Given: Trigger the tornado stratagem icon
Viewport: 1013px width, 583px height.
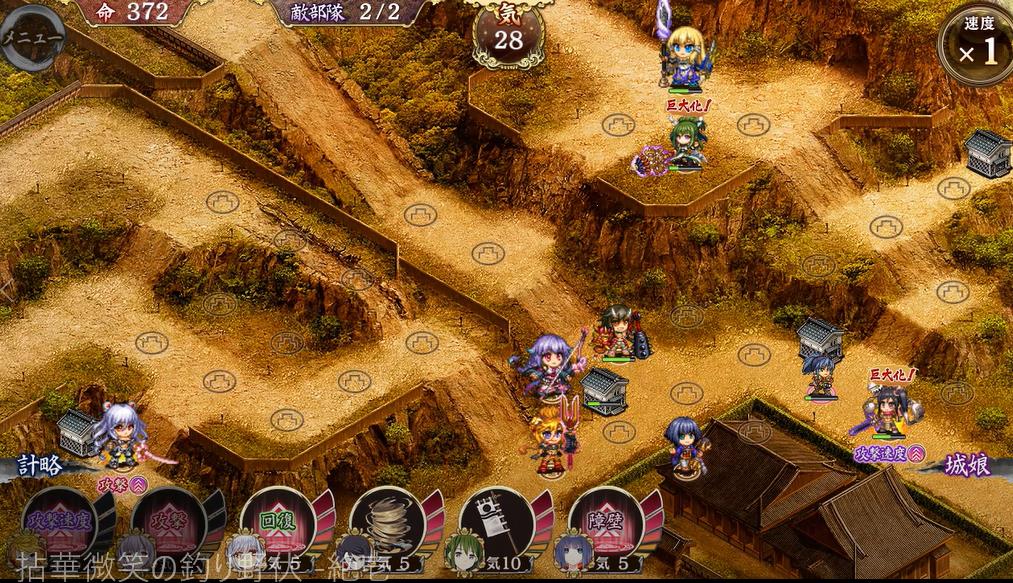Looking at the screenshot, I should pos(386,520).
